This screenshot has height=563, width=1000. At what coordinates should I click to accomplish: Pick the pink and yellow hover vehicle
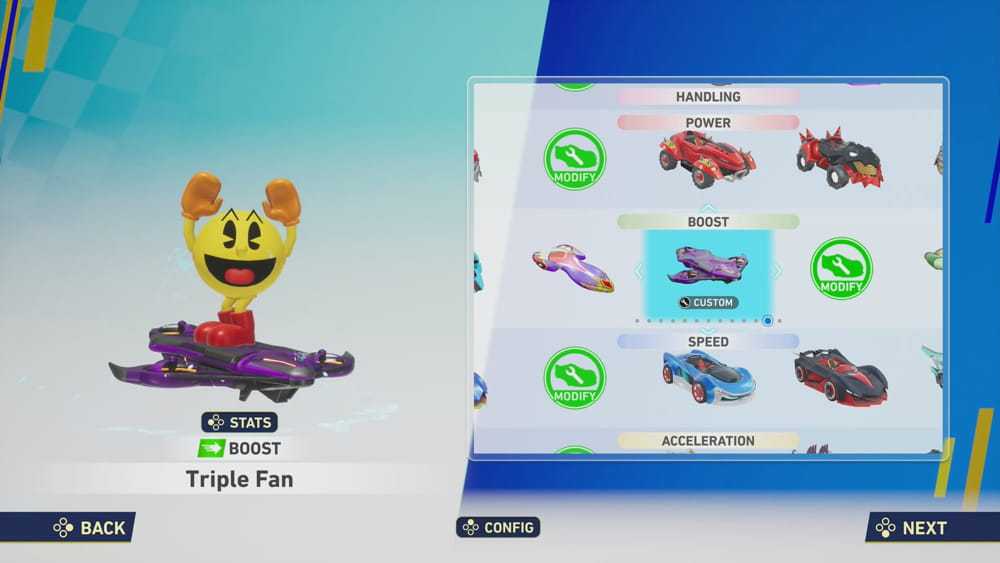[x=573, y=267]
